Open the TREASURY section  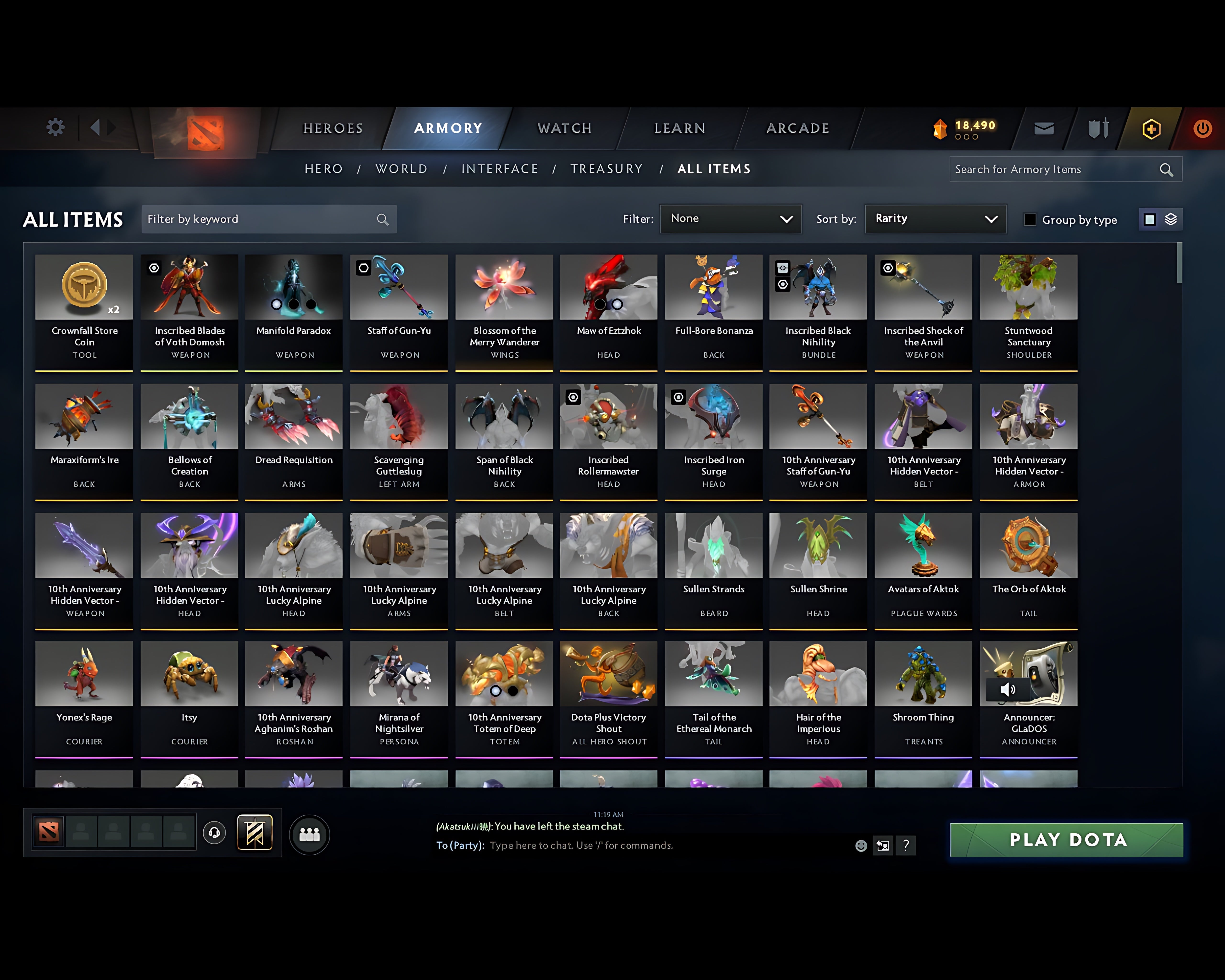click(607, 169)
